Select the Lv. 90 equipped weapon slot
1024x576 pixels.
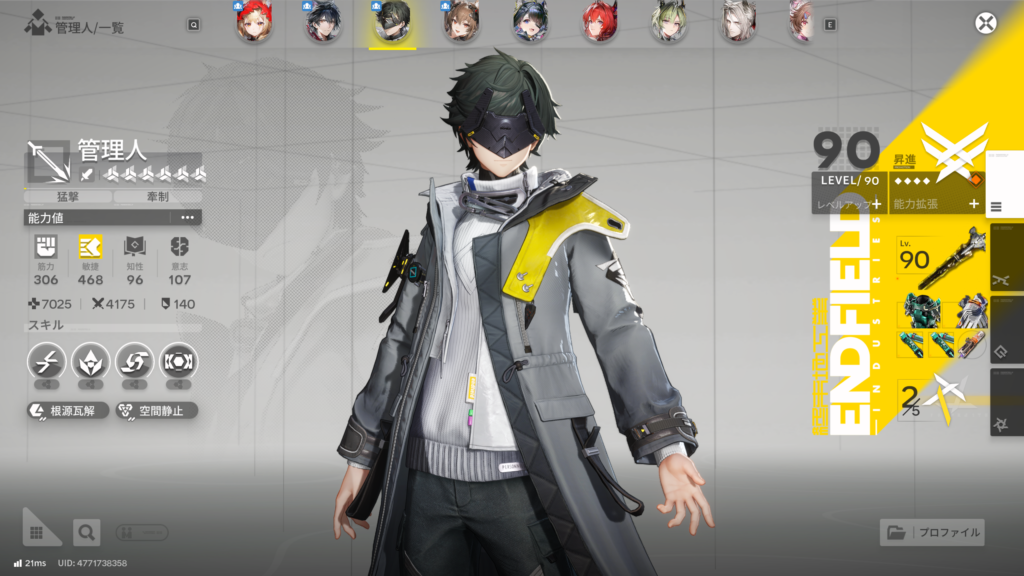pos(938,256)
